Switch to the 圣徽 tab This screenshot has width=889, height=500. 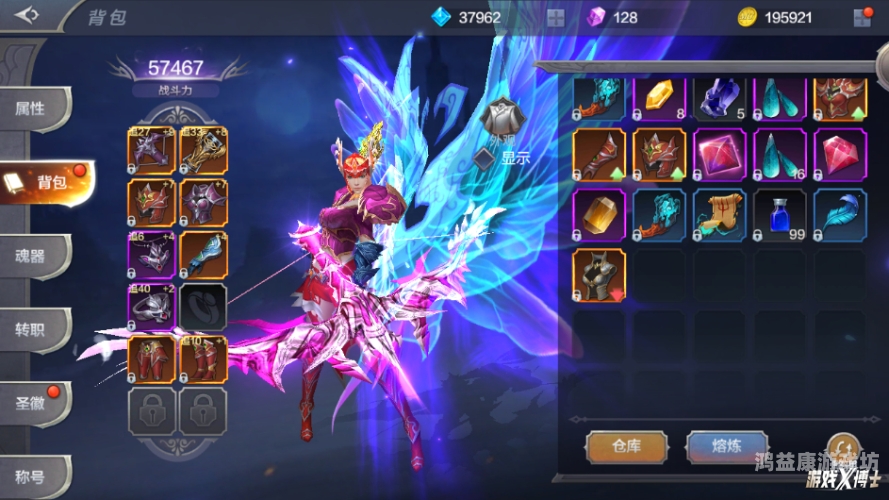pos(33,403)
